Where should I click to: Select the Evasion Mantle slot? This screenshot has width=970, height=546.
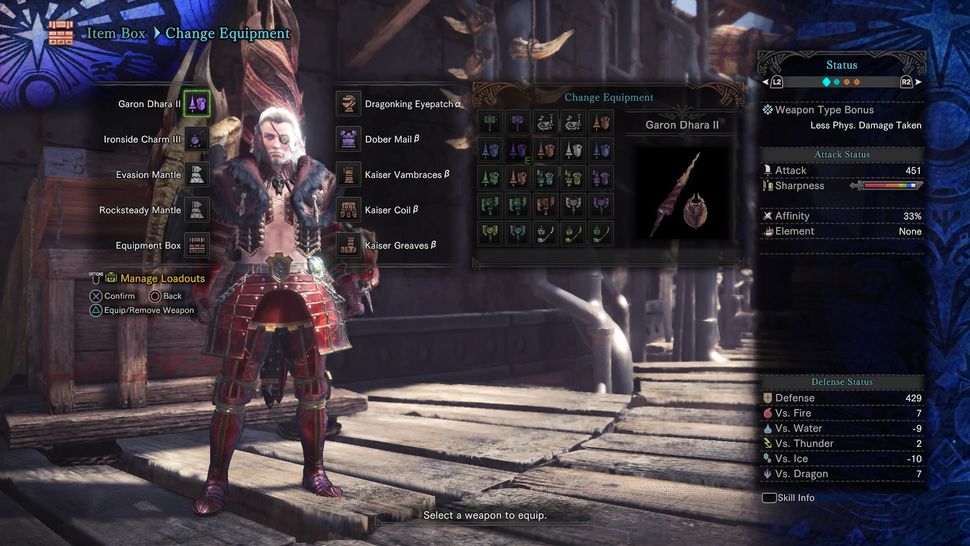click(197, 174)
